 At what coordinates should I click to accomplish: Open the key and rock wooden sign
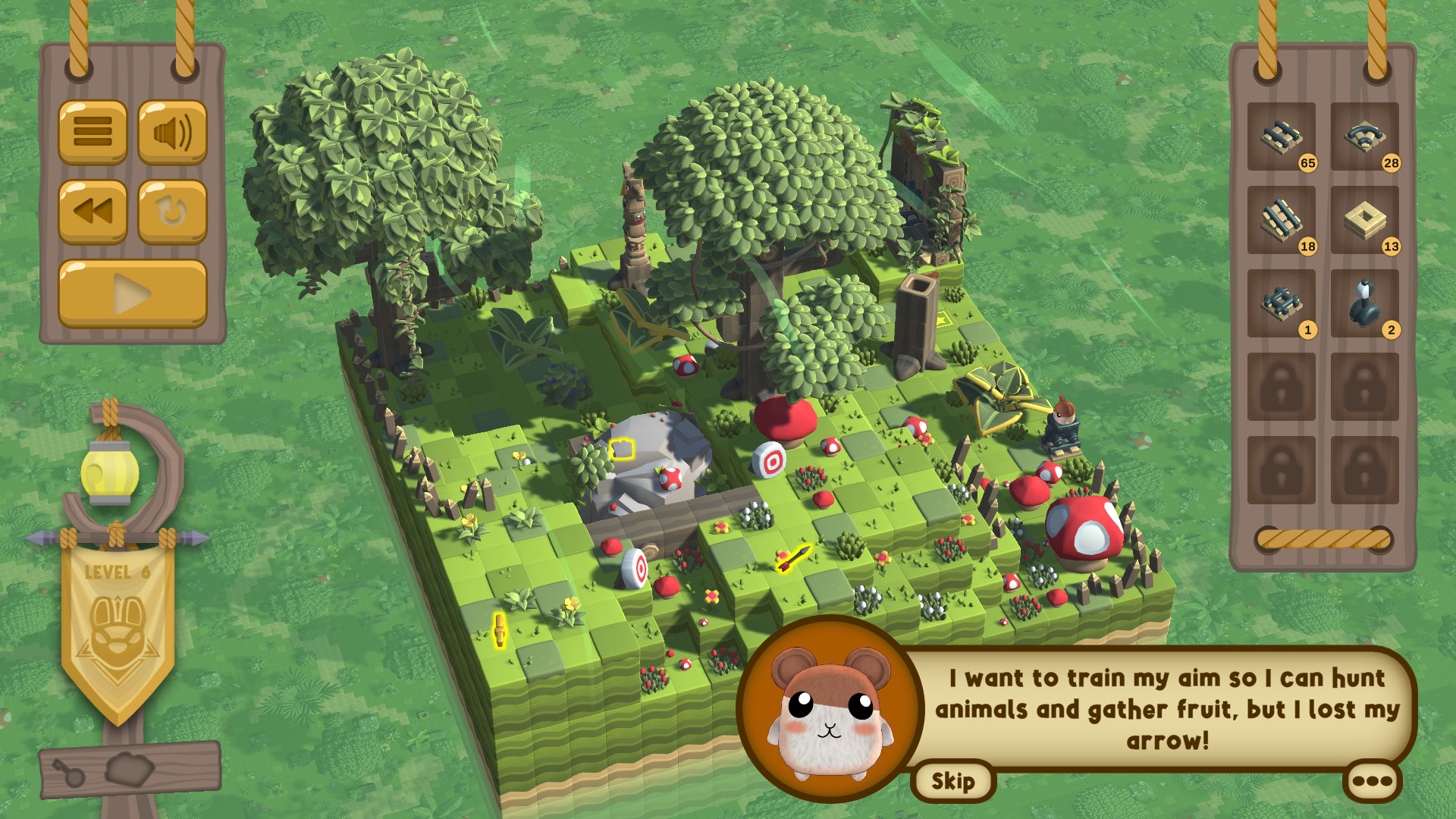pos(130,770)
